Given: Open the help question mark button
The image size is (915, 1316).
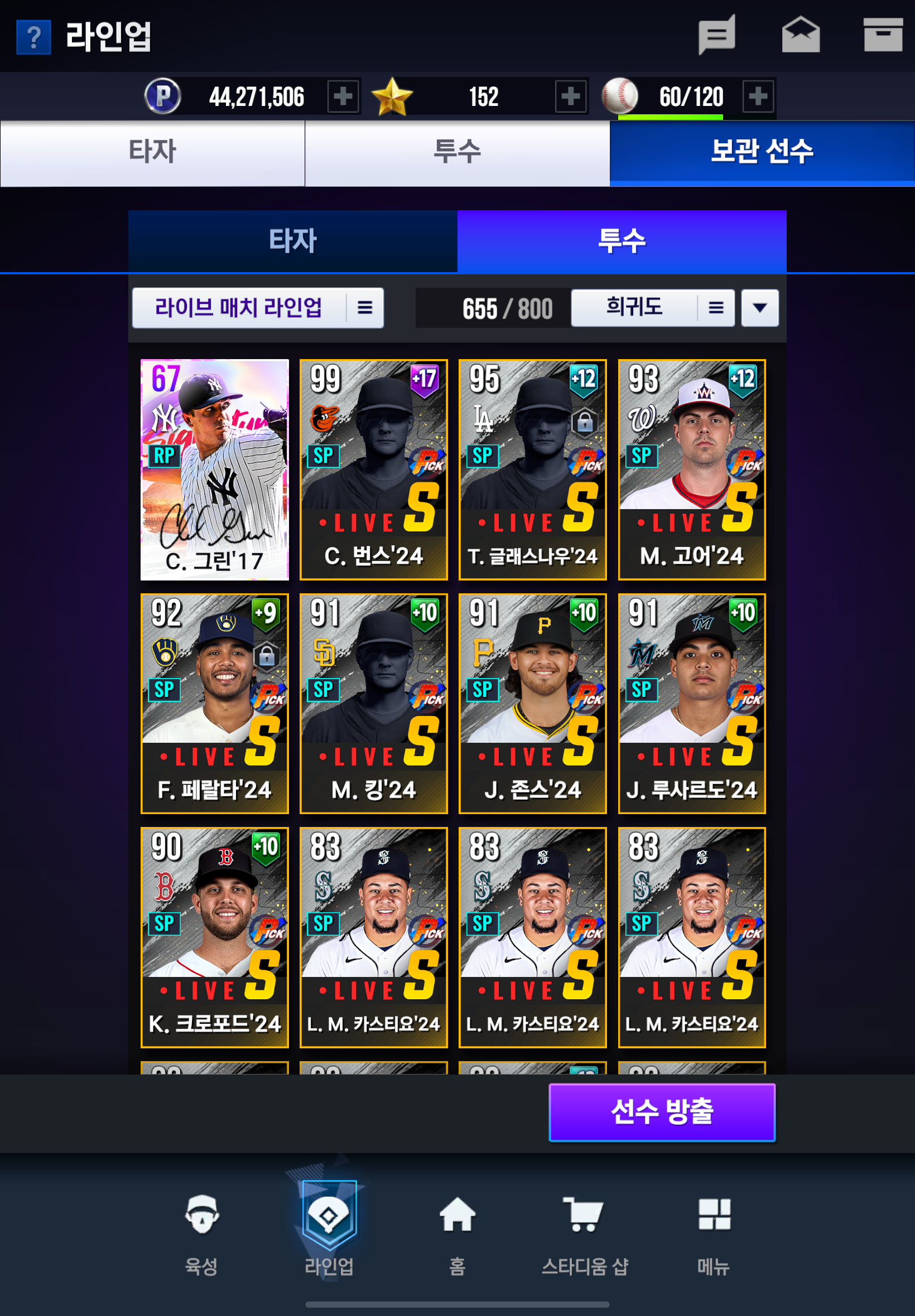Looking at the screenshot, I should point(33,37).
